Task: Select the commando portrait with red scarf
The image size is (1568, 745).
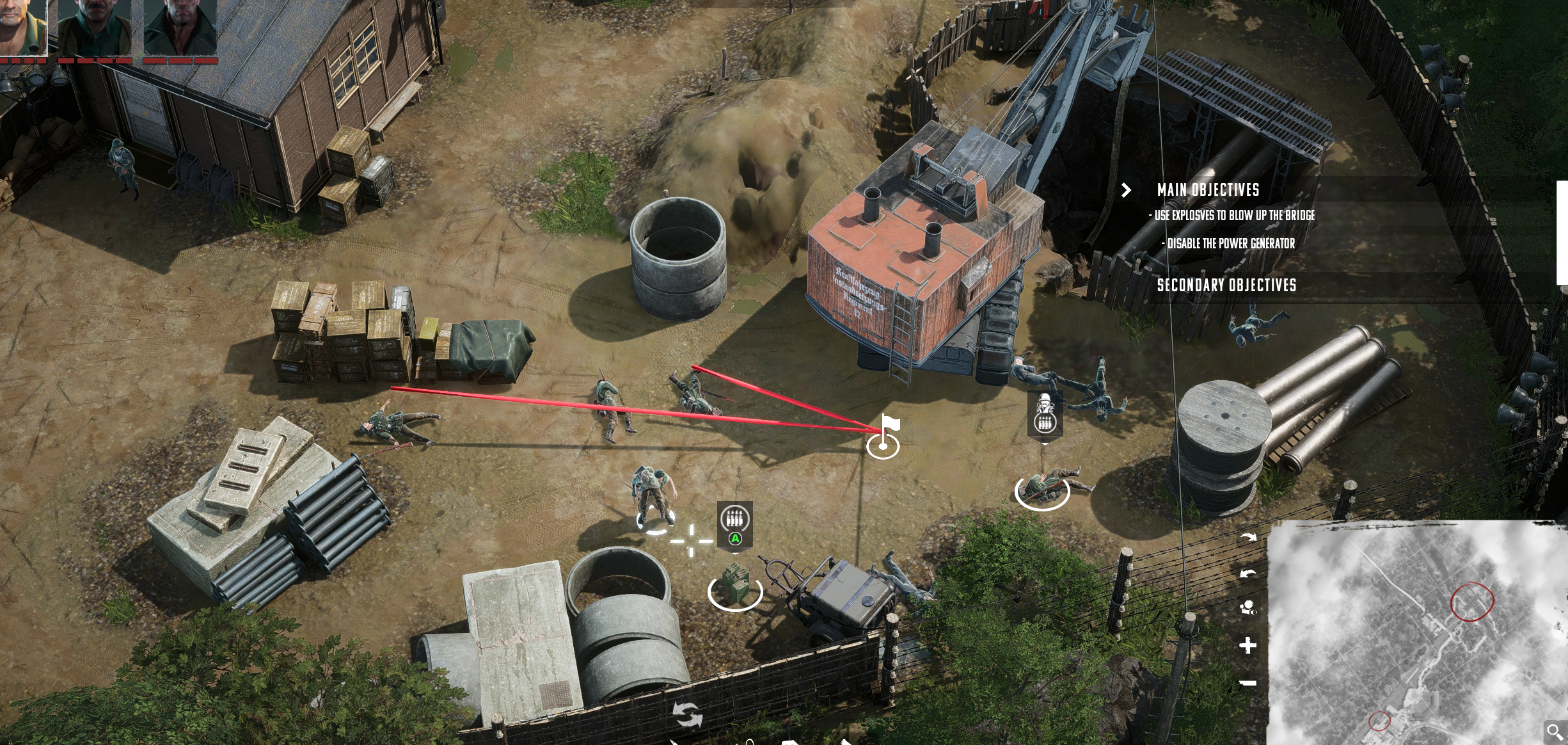Action: [x=180, y=27]
